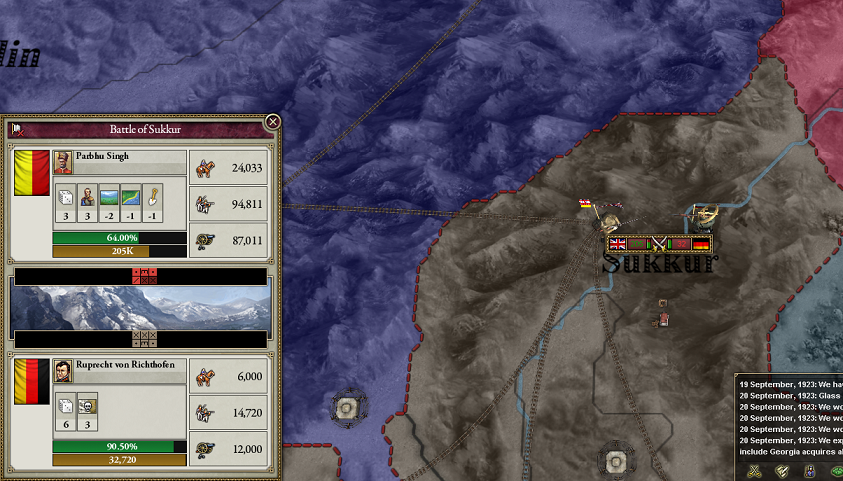Click the 20 September 1923 Glass log entry
Image resolution: width=843 pixels, height=481 pixels.
790,396
